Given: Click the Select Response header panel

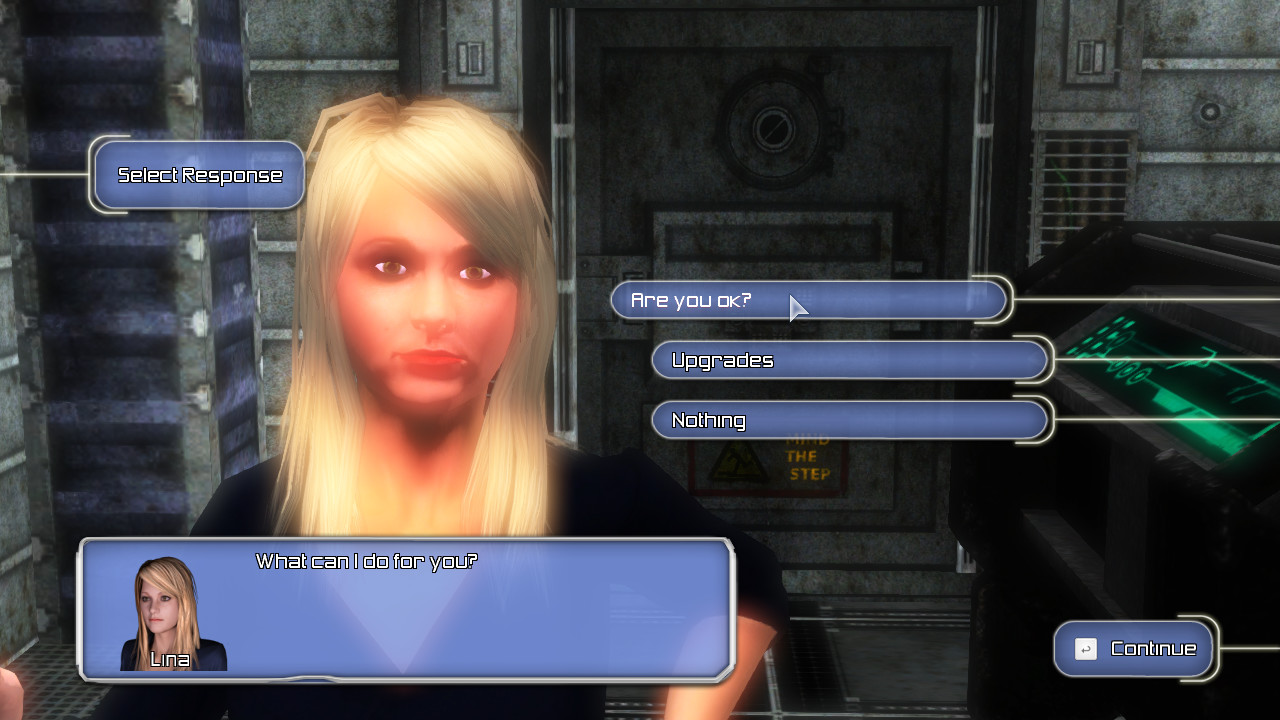Looking at the screenshot, I should 197,174.
